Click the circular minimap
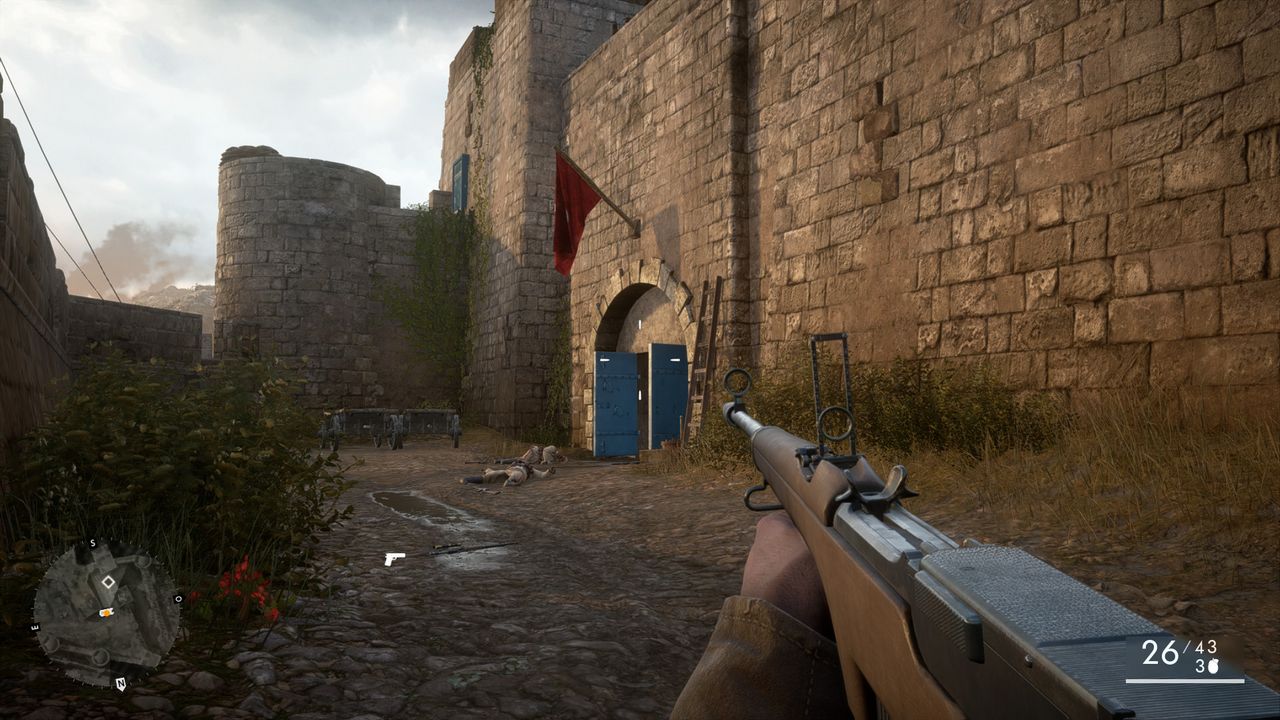This screenshot has height=720, width=1280. click(x=106, y=612)
